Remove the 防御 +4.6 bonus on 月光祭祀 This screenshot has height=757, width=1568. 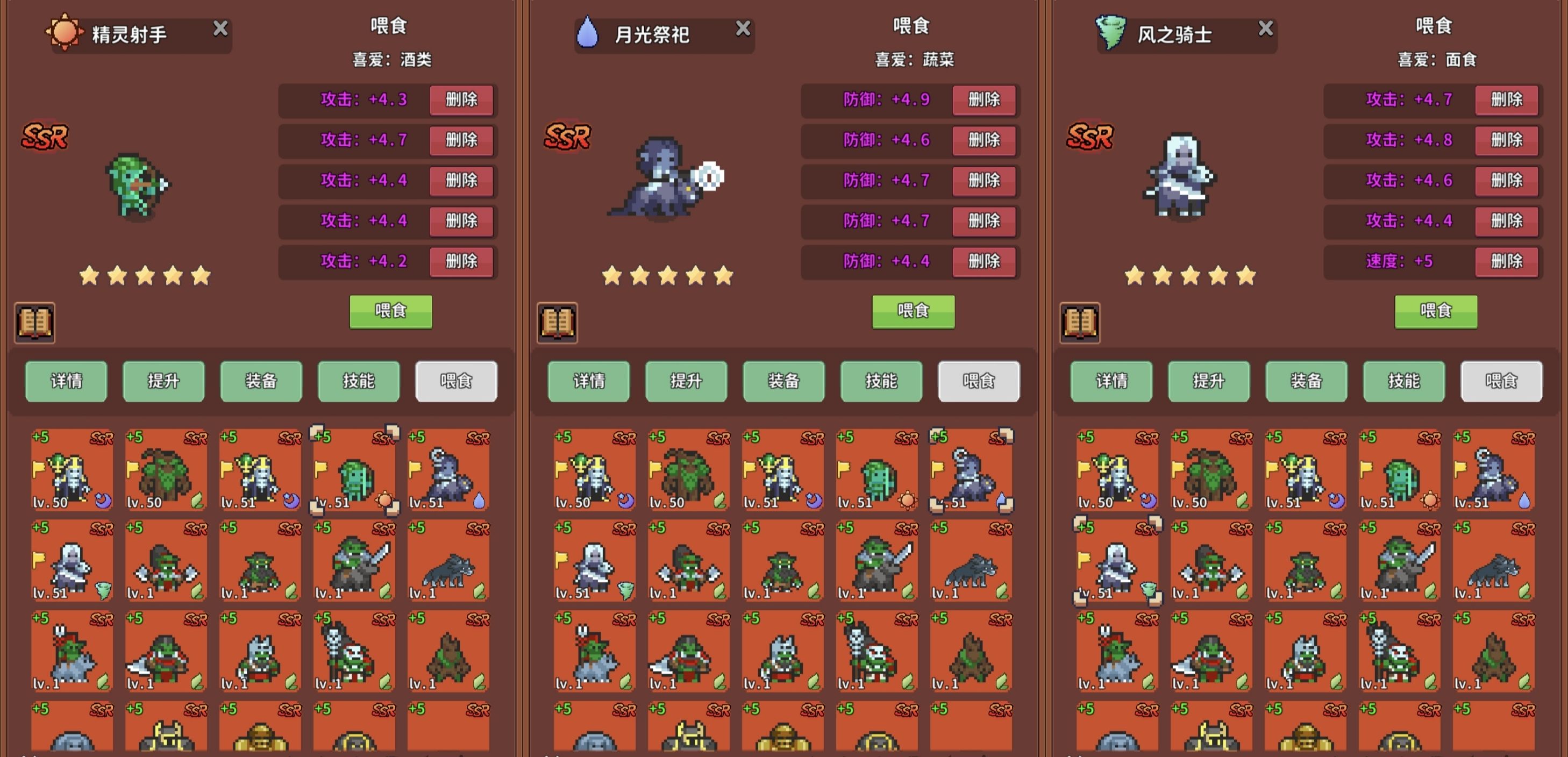coord(983,140)
